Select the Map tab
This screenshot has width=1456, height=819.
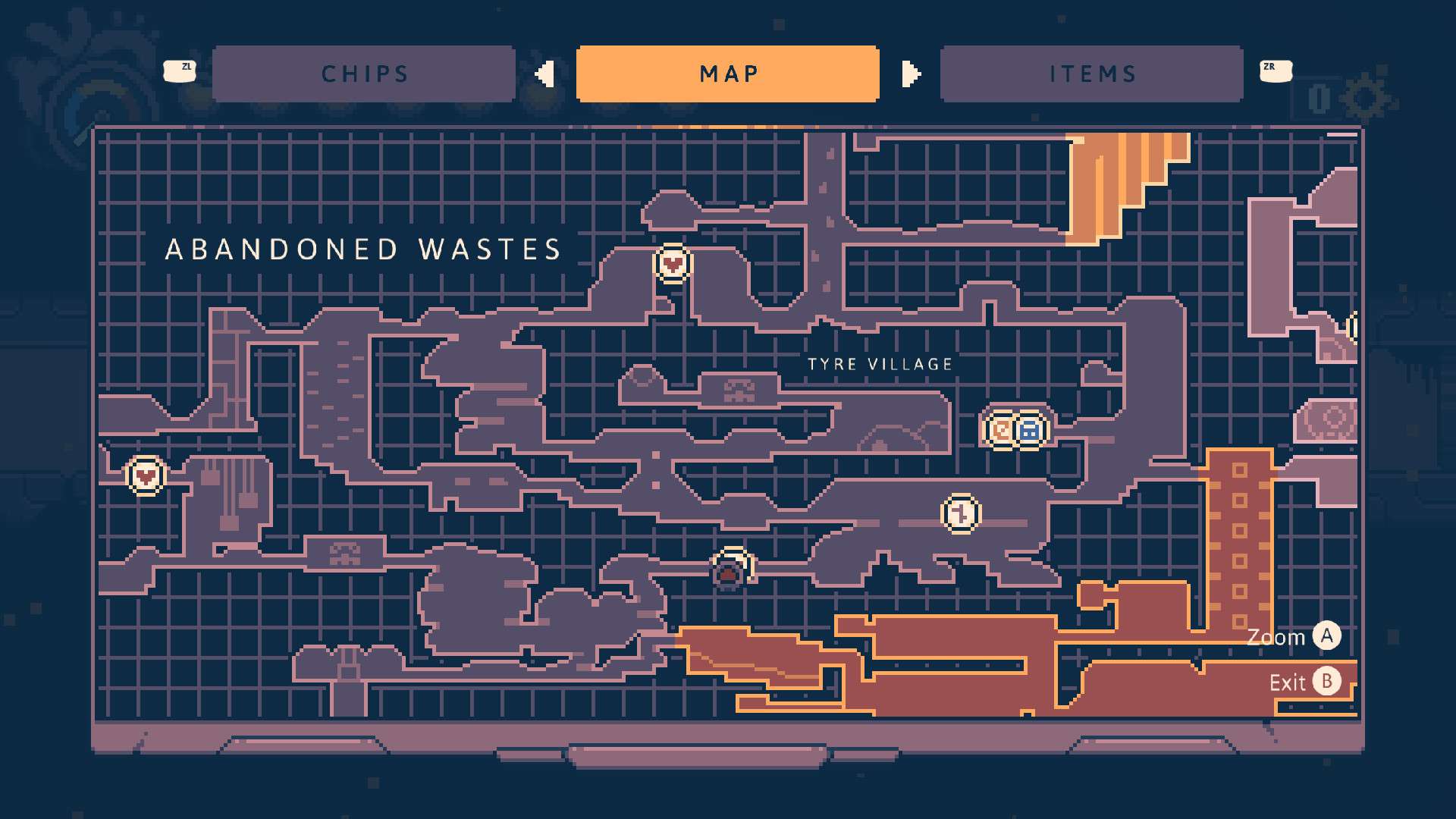coord(728,74)
